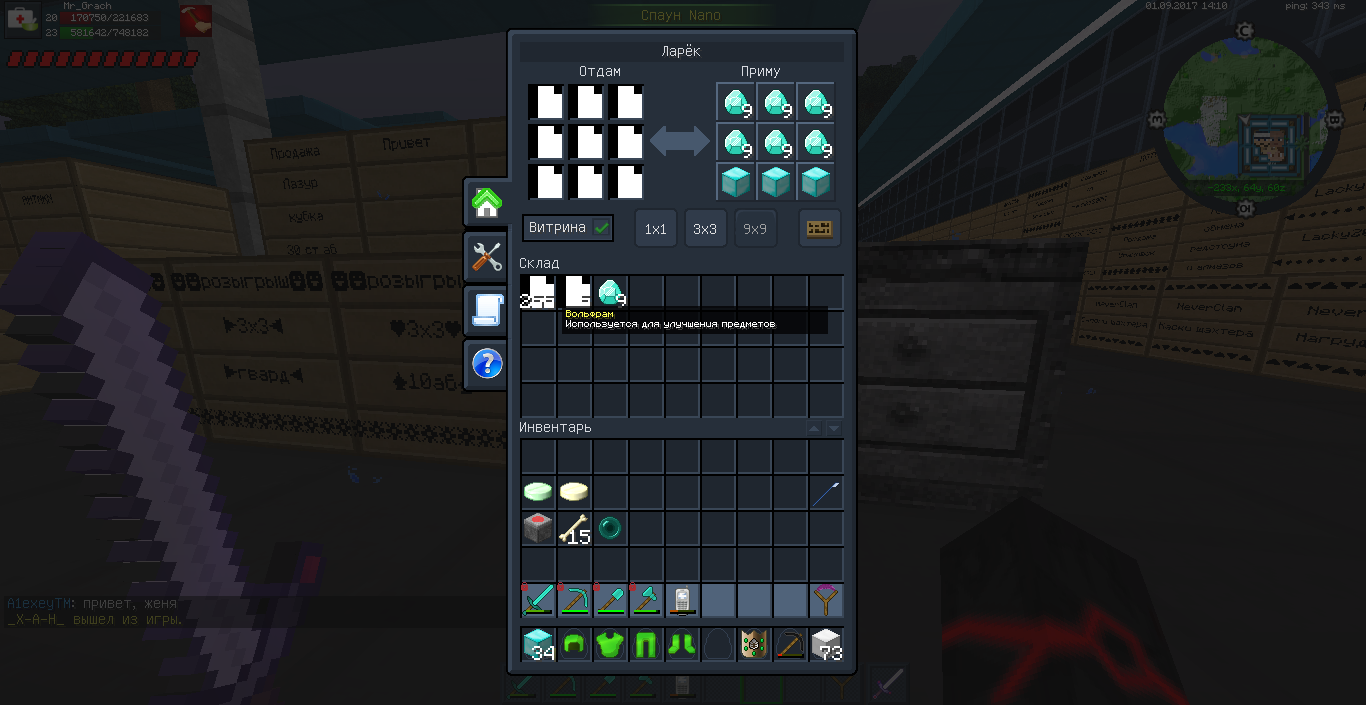Screen dimensions: 1366x705
Task: Choose the 1x1 grid size
Action: [655, 229]
